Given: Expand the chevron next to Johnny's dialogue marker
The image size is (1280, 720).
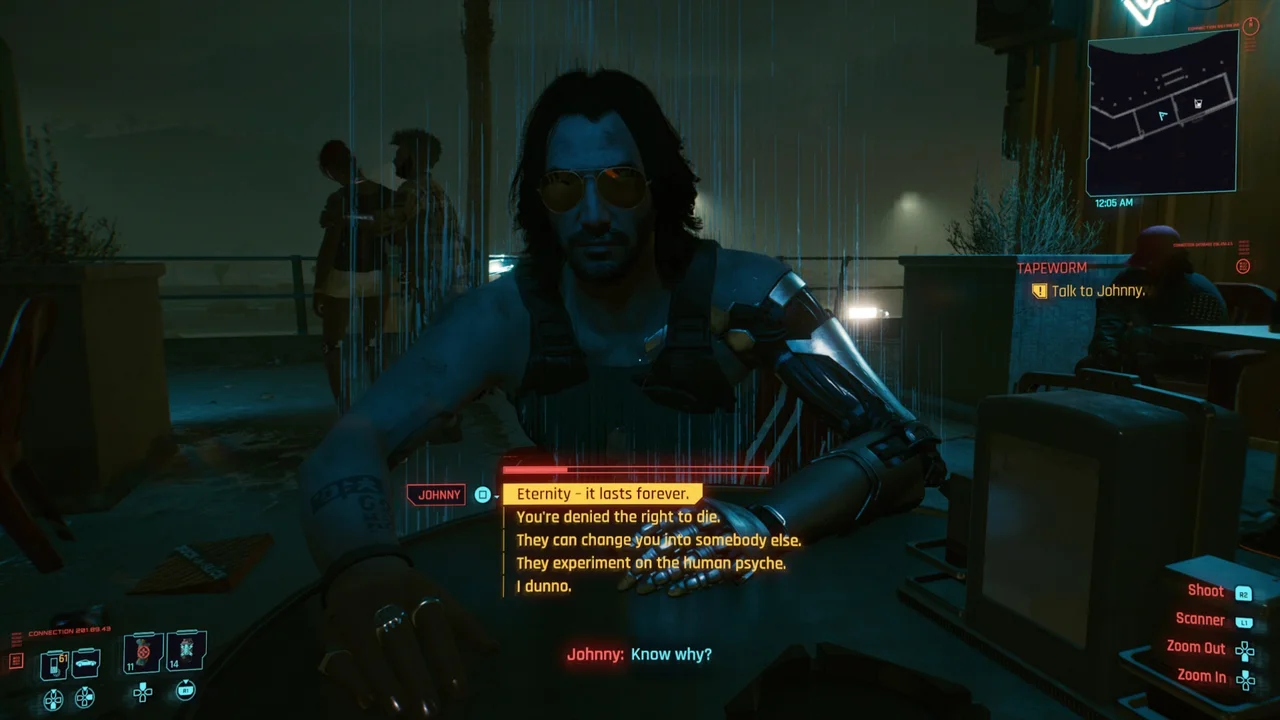Looking at the screenshot, I should [x=495, y=497].
